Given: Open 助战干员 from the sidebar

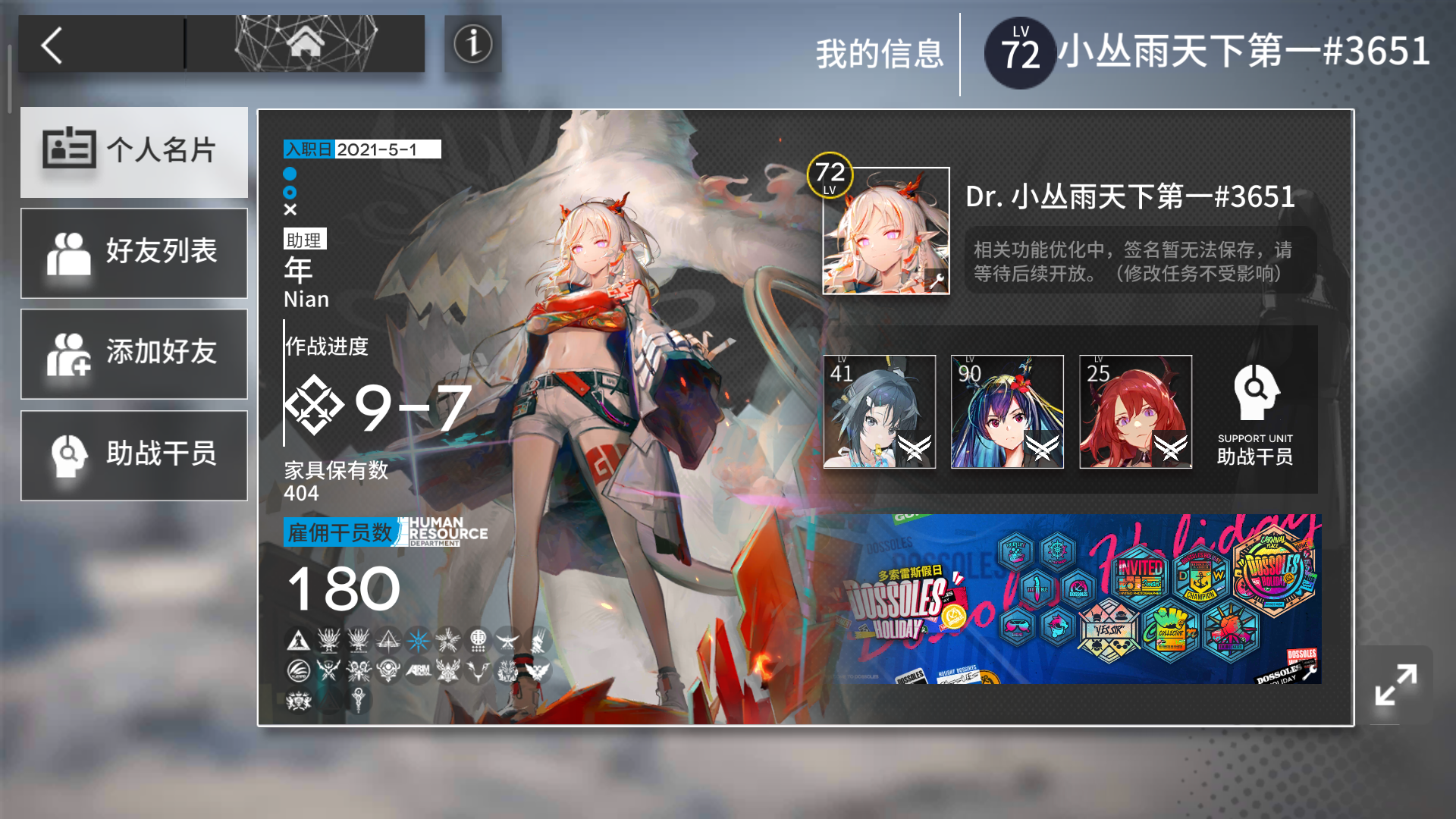Looking at the screenshot, I should click(x=134, y=454).
